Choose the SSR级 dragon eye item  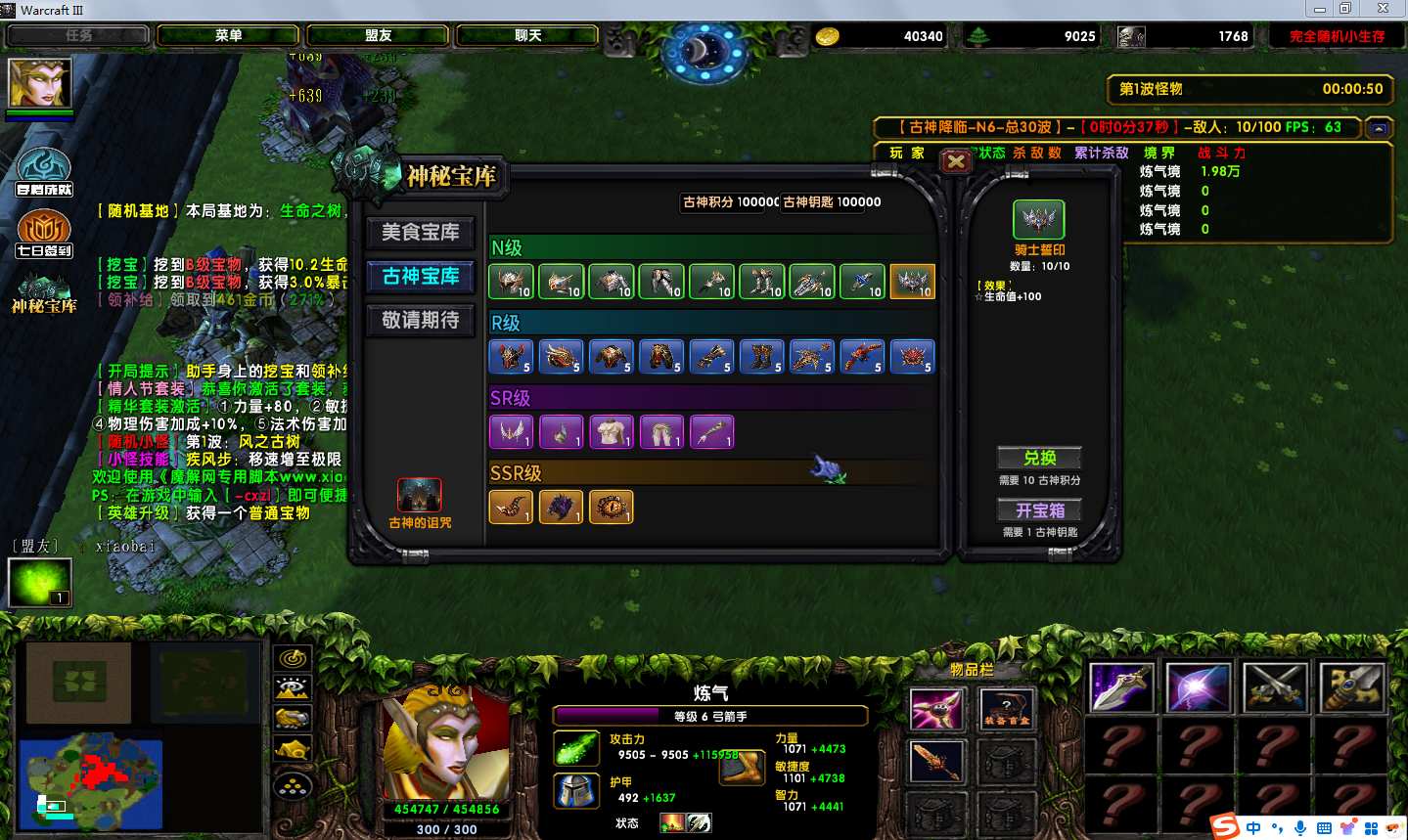[611, 507]
